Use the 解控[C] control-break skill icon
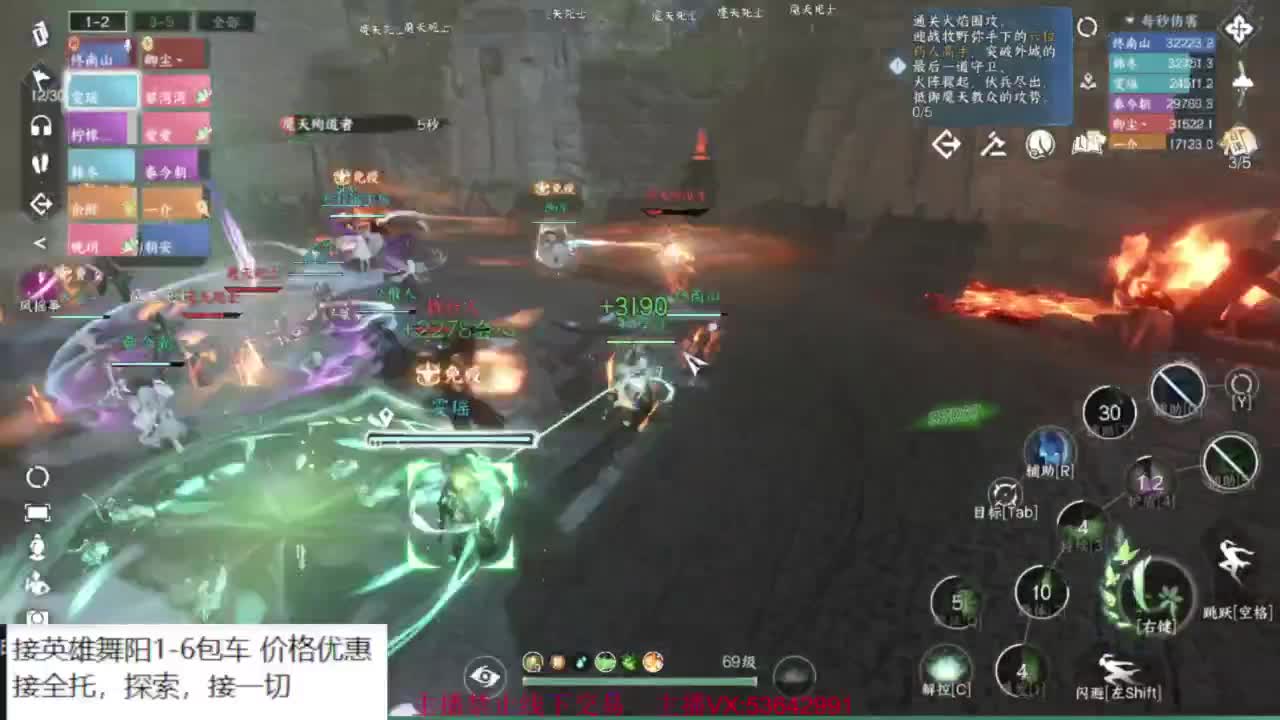Screen dimensions: 1280x720 945,663
